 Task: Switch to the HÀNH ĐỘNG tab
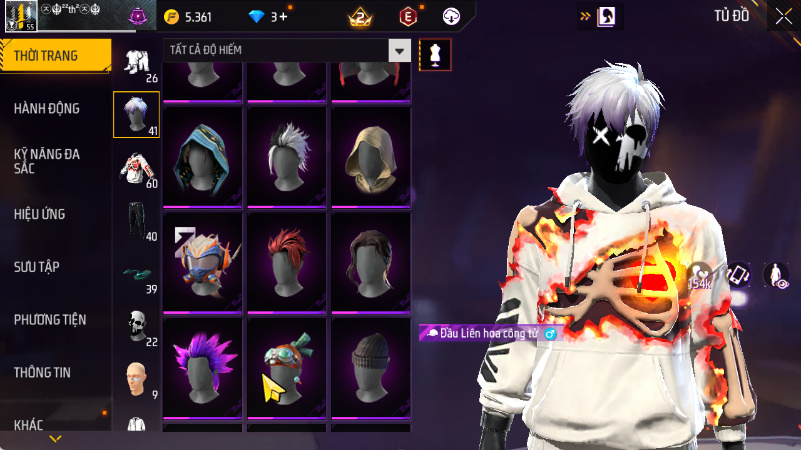47,108
